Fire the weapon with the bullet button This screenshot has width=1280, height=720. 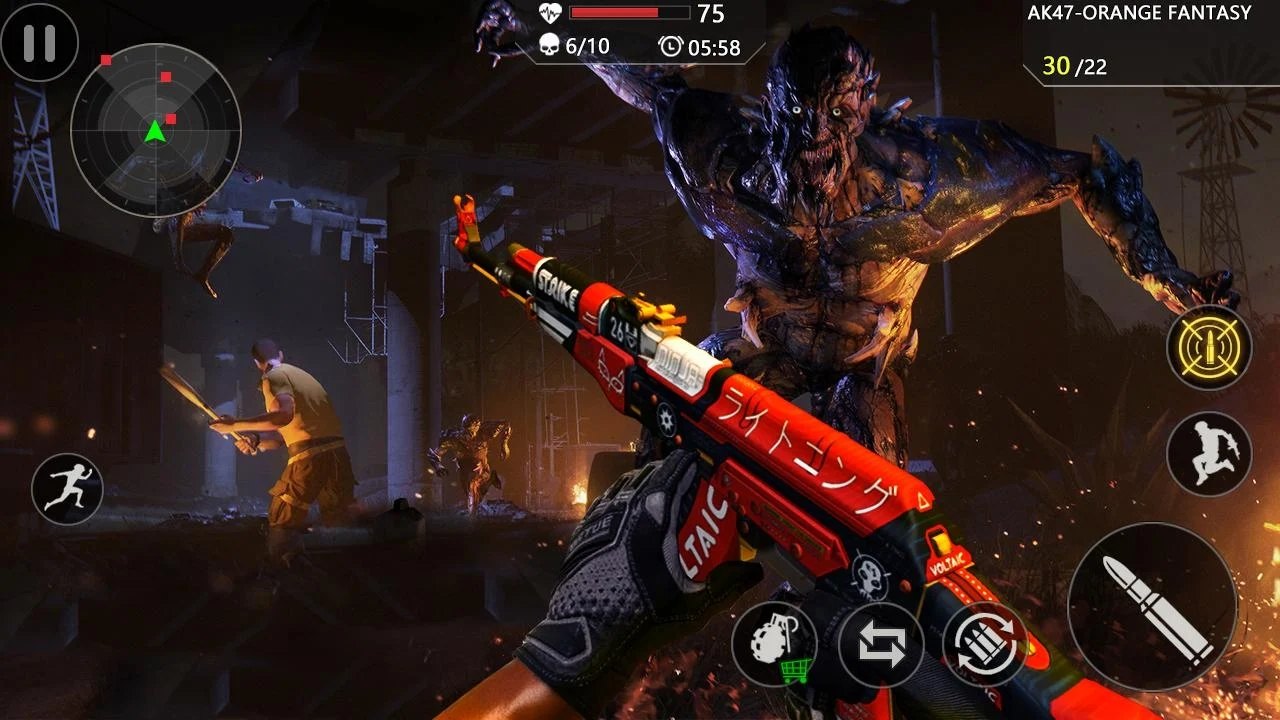click(1152, 607)
